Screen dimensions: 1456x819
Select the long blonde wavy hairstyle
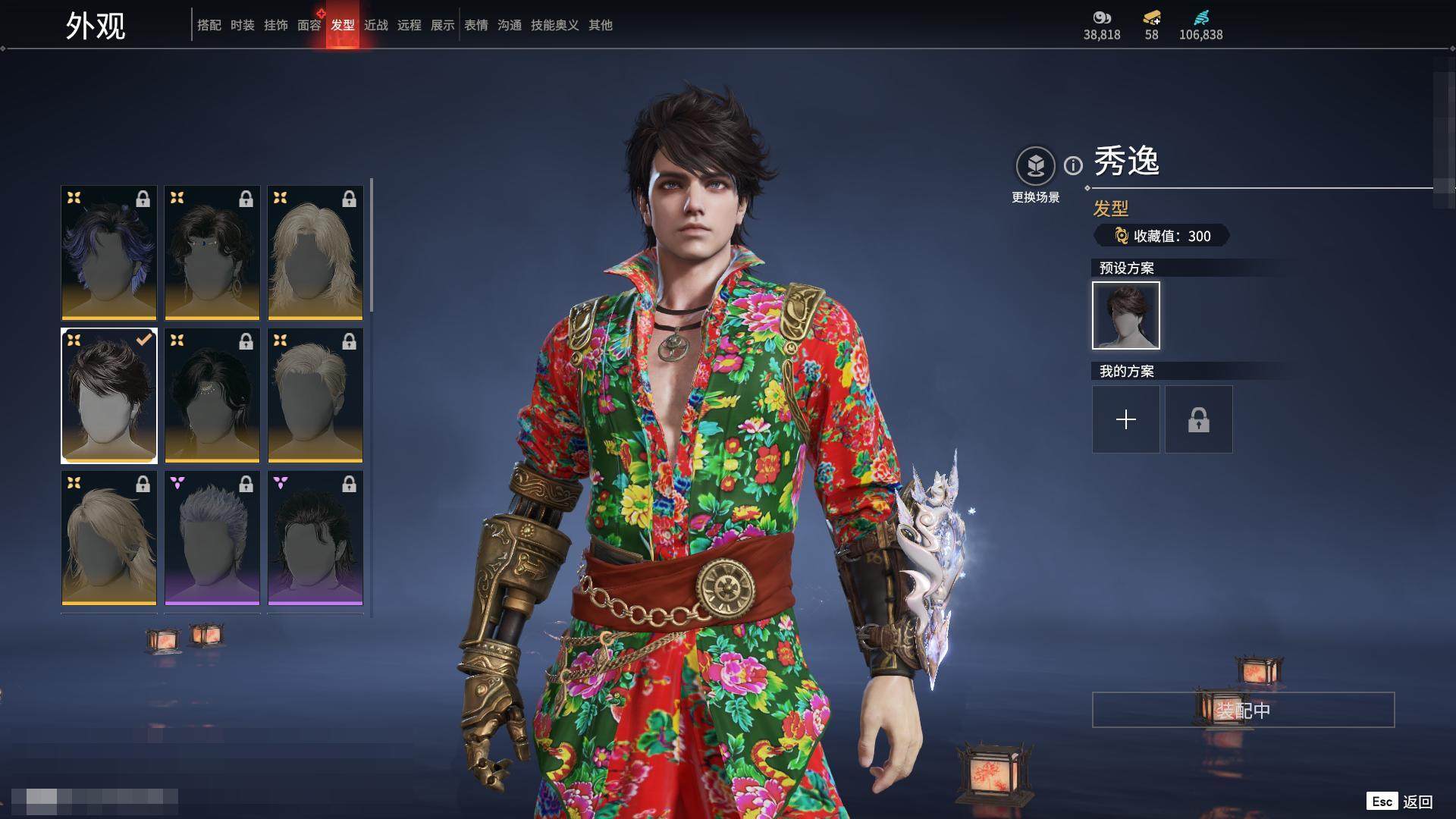pos(315,253)
